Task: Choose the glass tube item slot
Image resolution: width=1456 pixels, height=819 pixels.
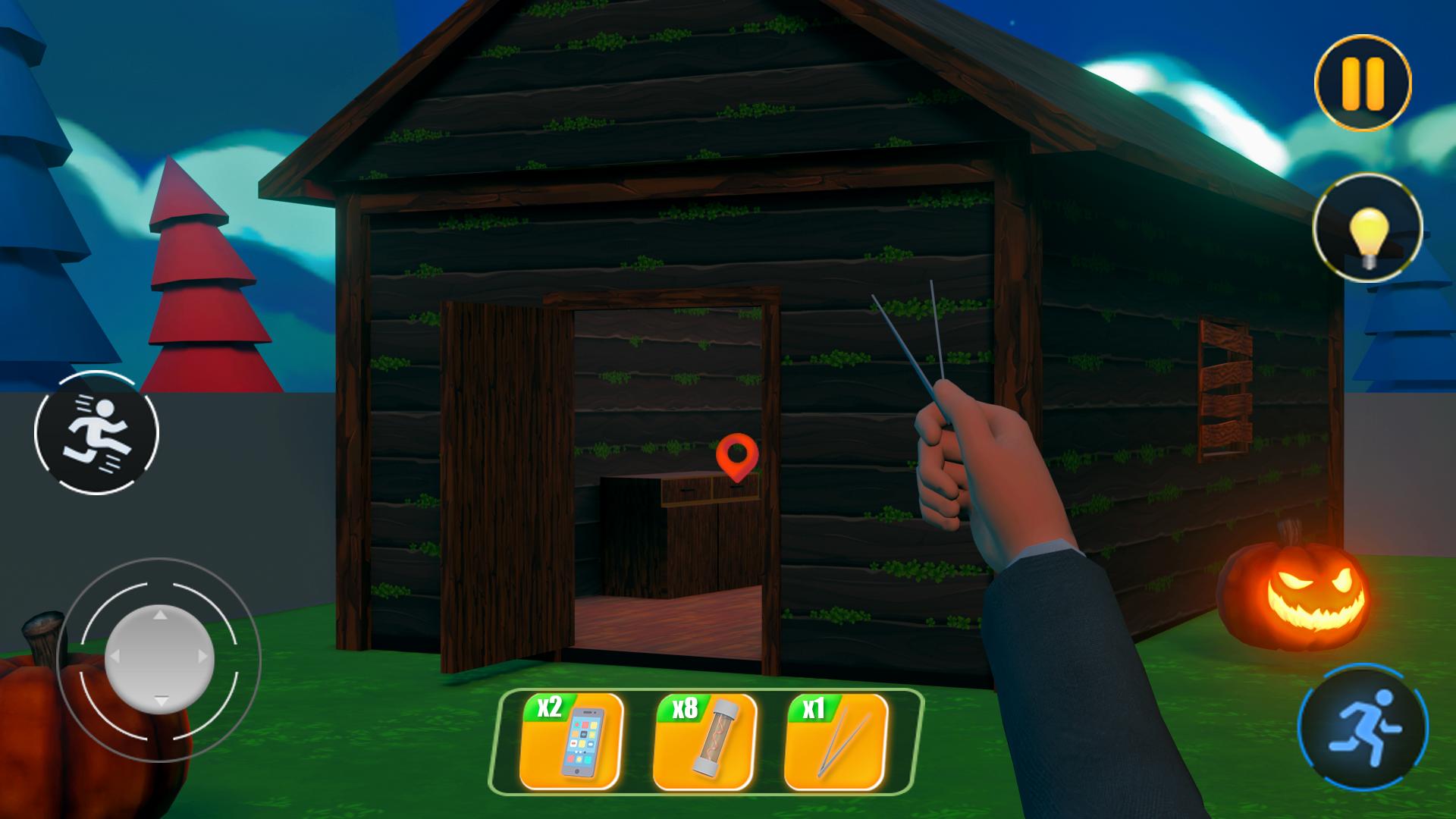Action: pos(705,742)
